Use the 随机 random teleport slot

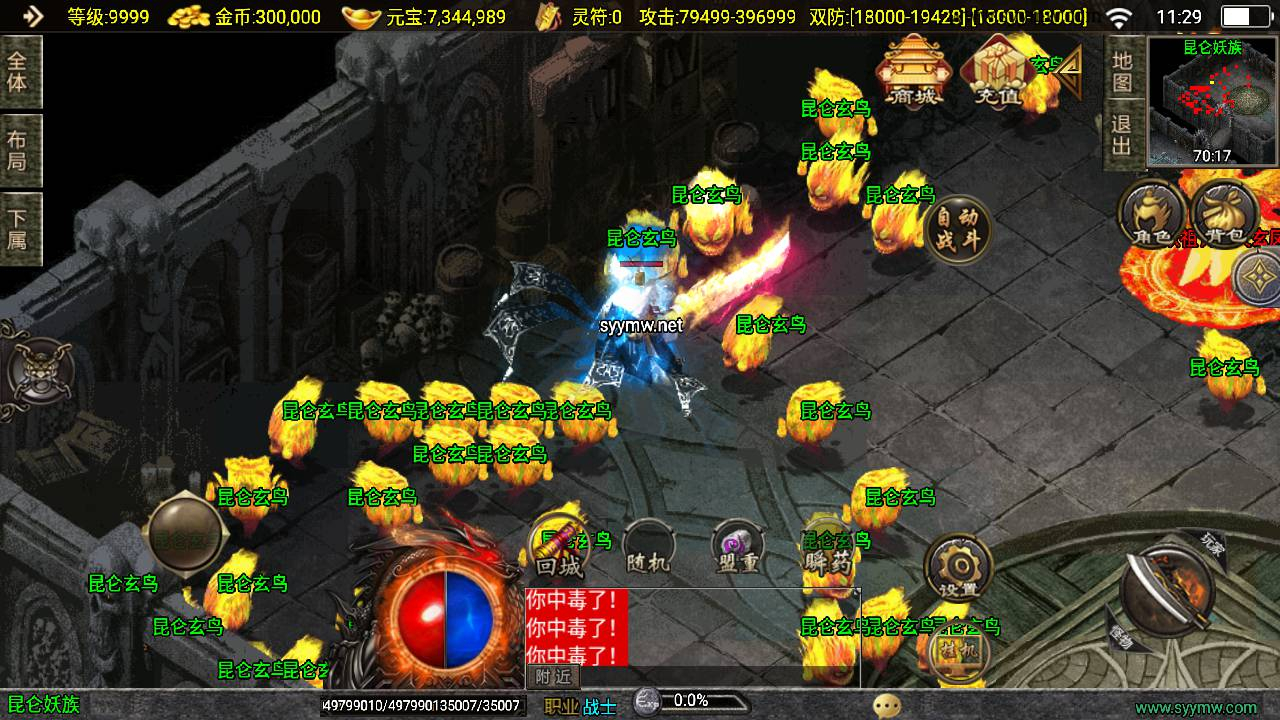tap(648, 549)
